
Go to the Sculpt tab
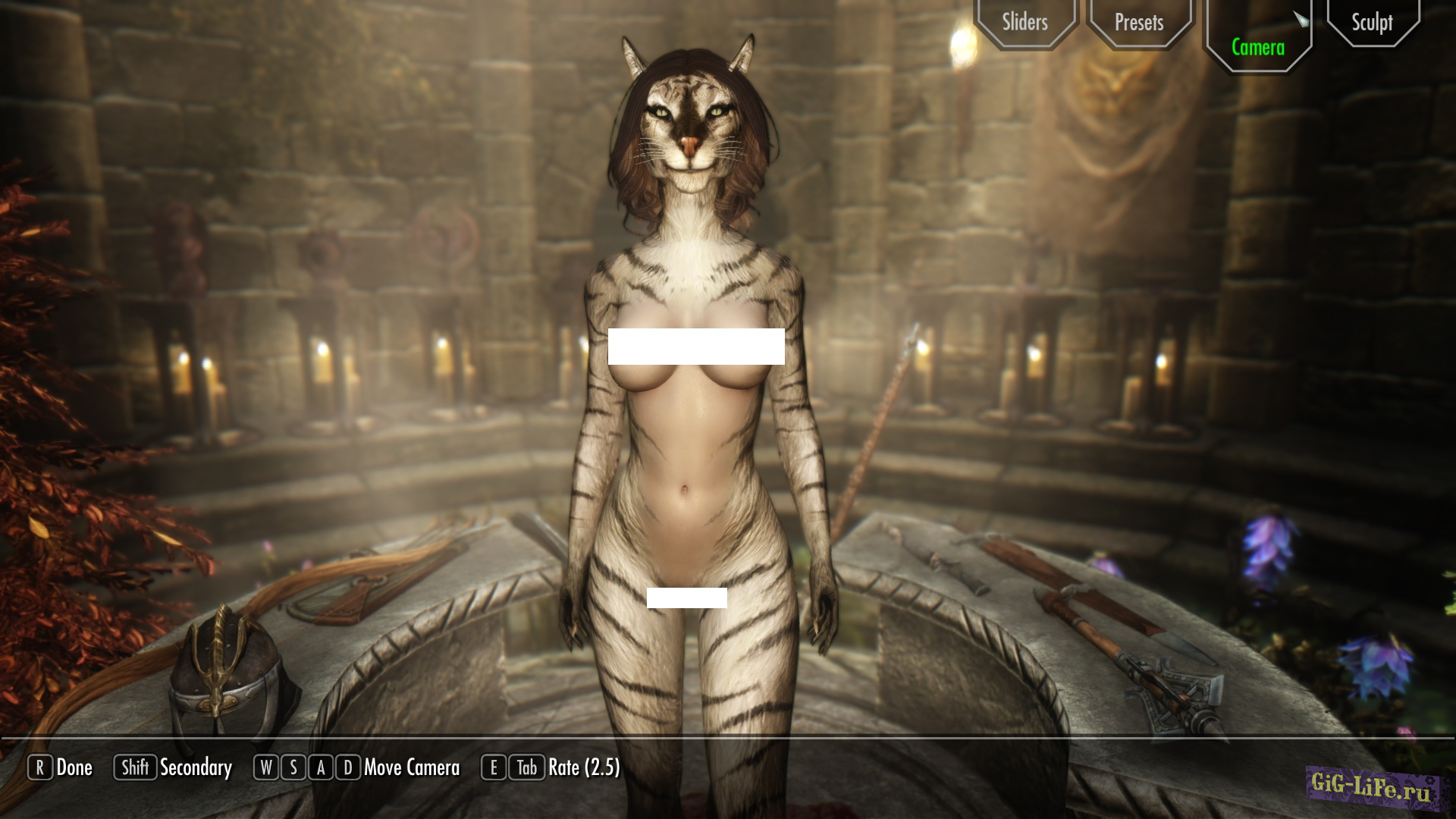pos(1371,23)
